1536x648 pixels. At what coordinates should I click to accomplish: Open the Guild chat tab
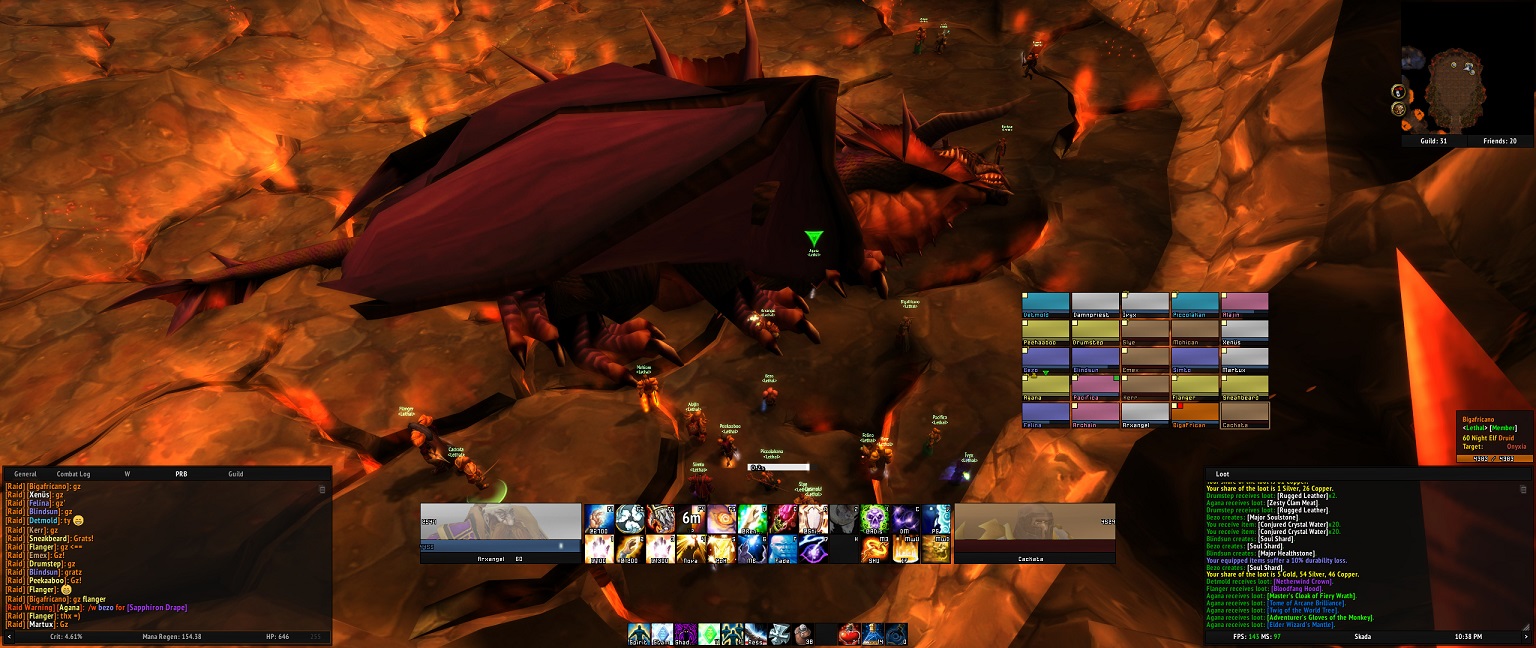[236, 473]
